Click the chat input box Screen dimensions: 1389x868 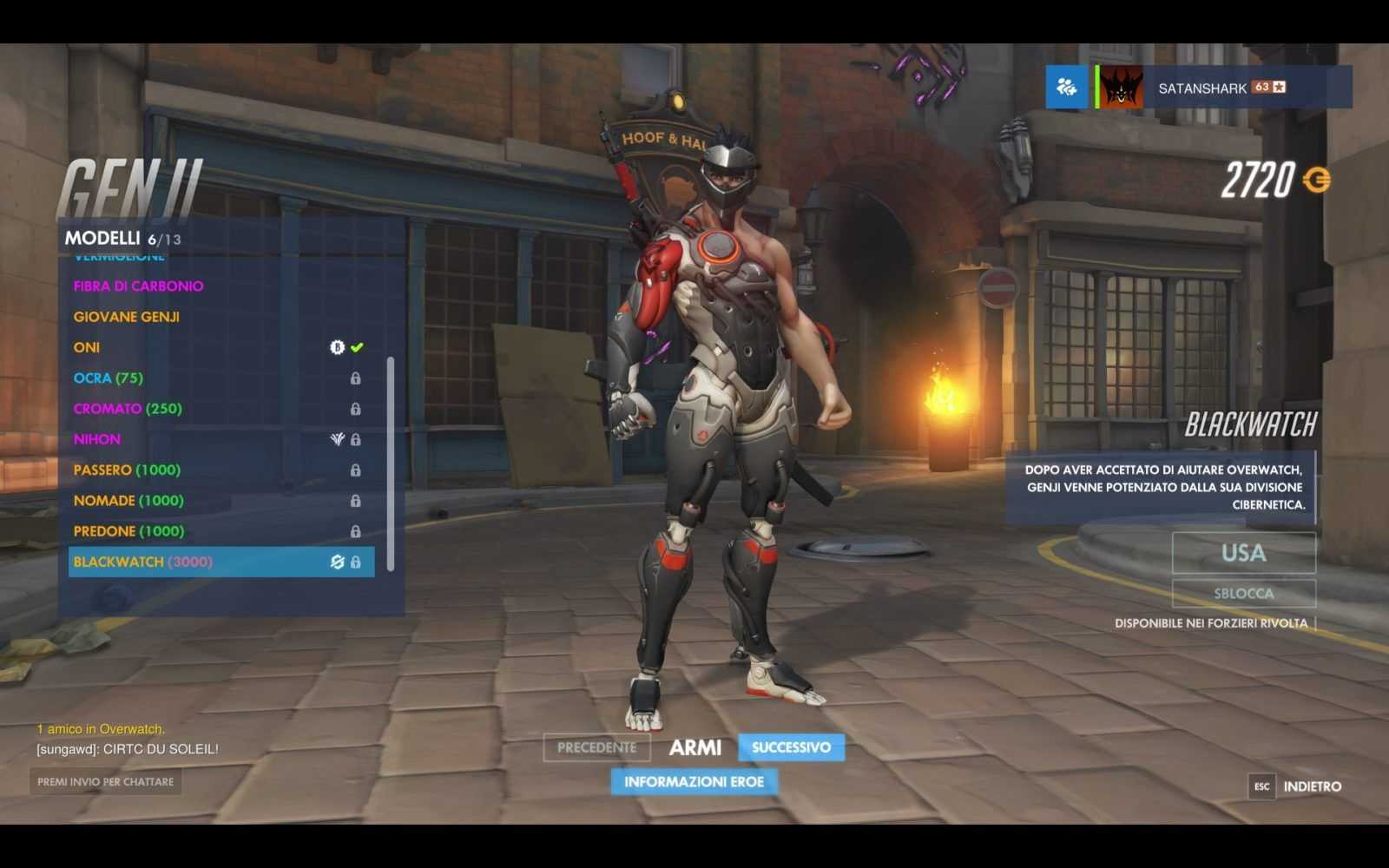coord(106,782)
